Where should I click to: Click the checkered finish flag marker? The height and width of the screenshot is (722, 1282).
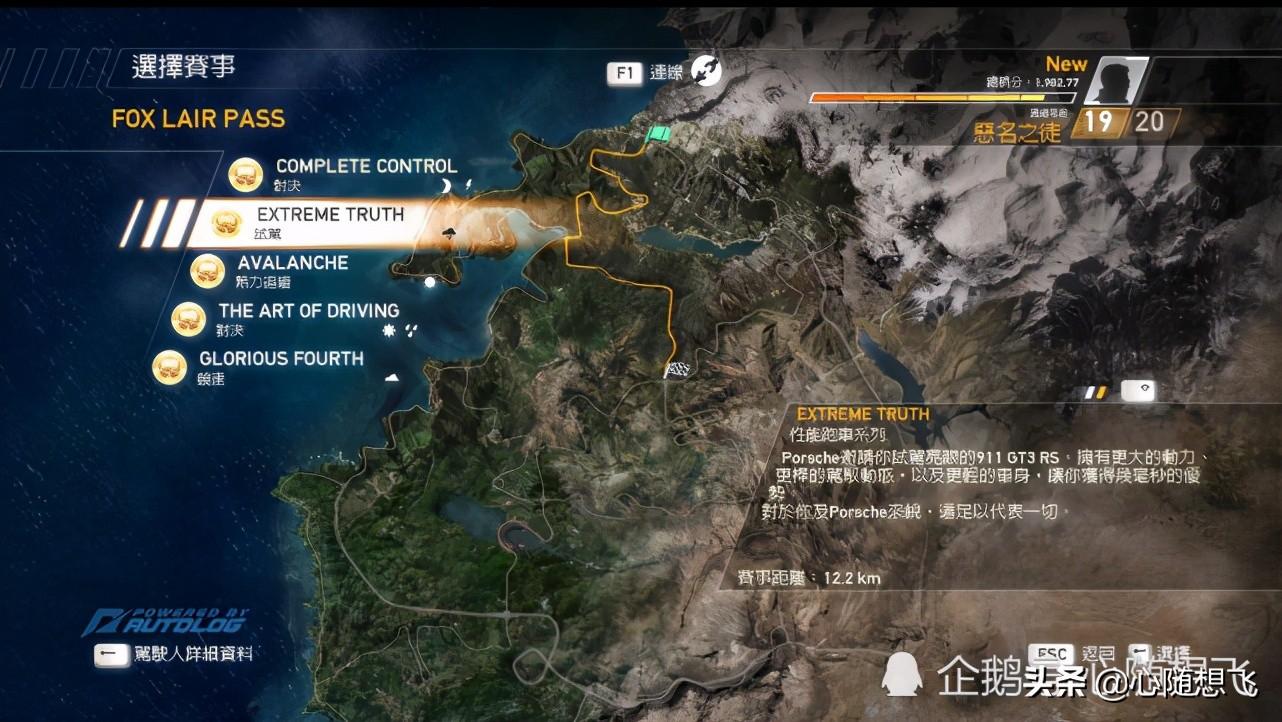[678, 370]
